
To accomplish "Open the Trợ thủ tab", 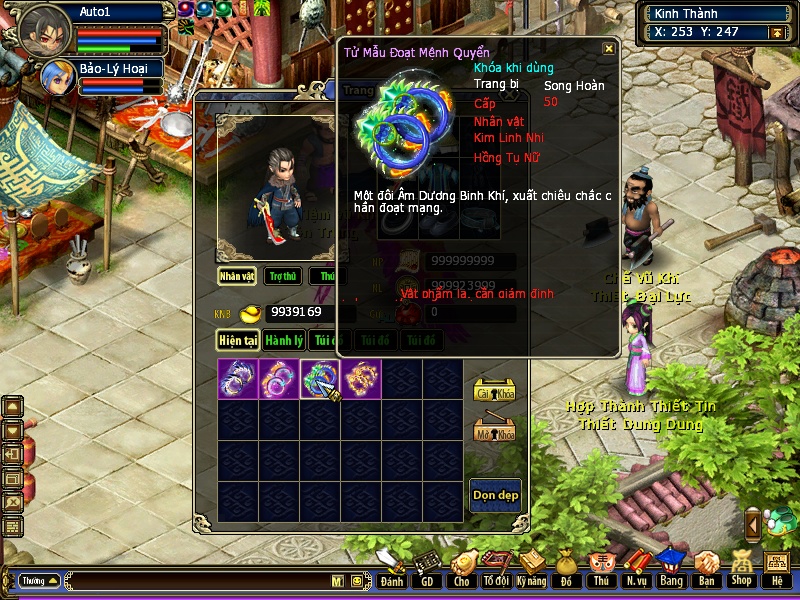I will (x=283, y=276).
